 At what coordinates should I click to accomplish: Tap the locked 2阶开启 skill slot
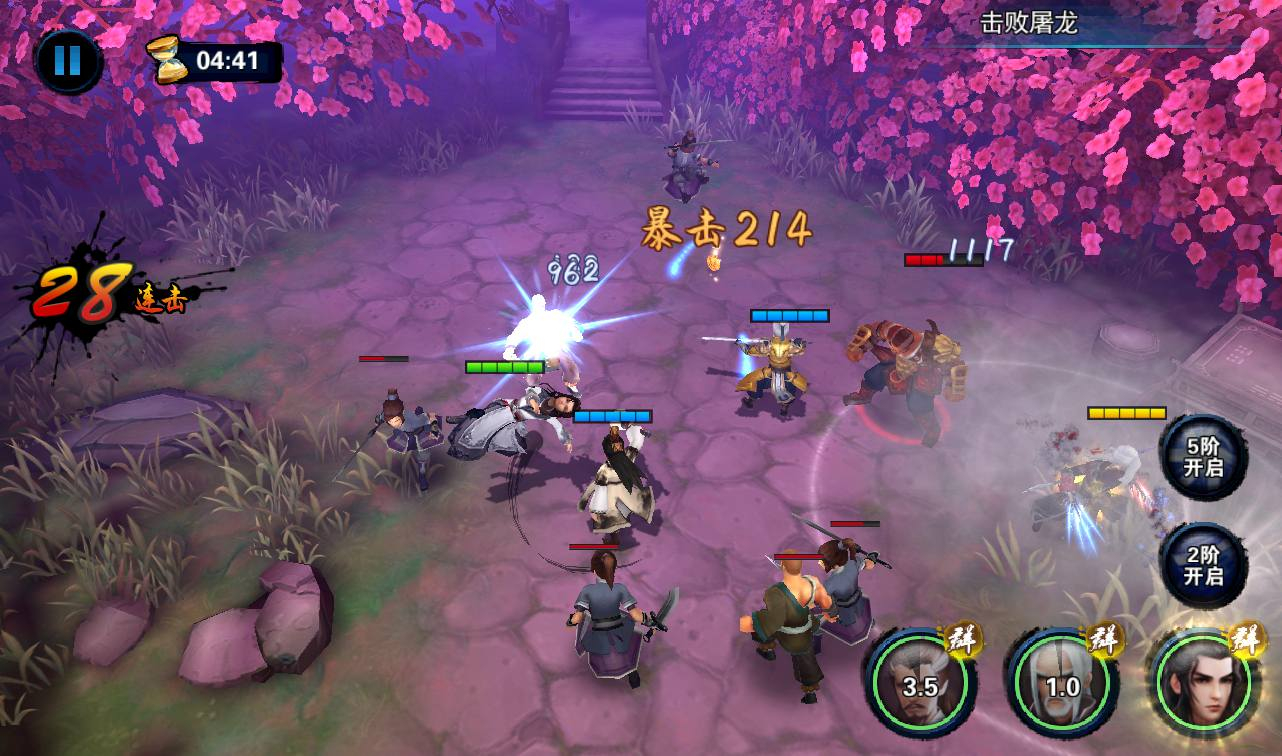click(1203, 566)
